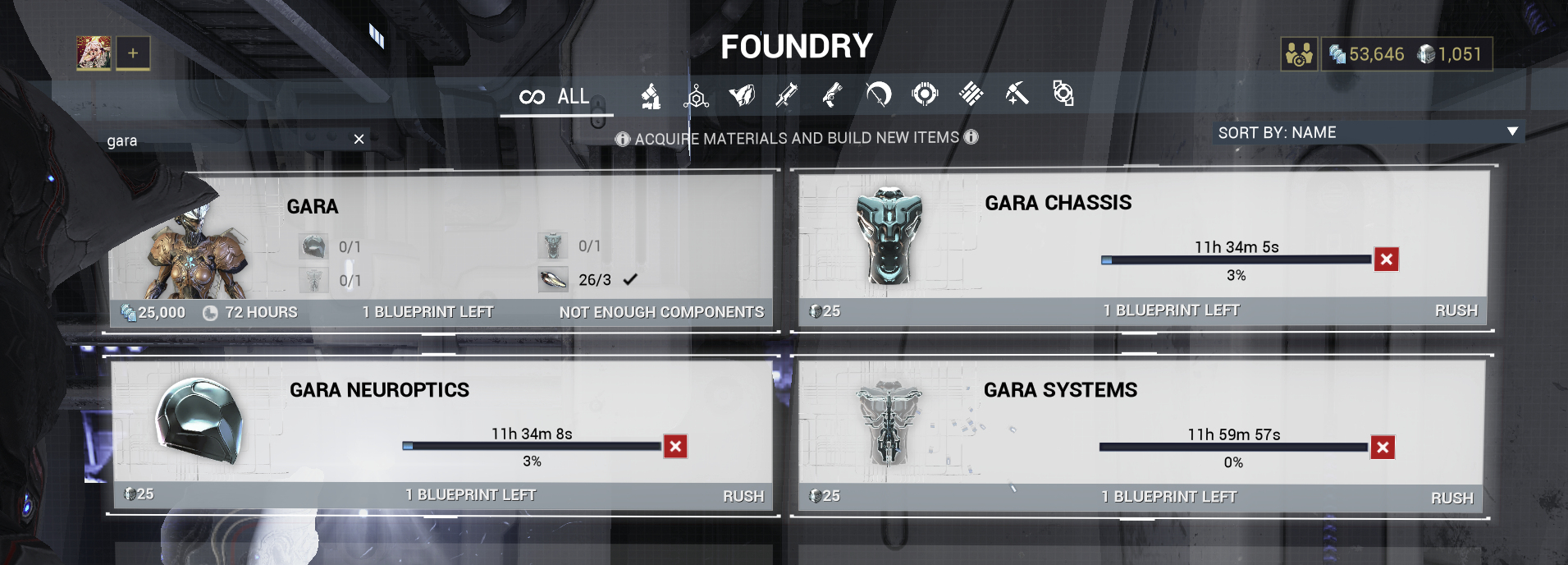
Task: Click the search field containing 'gara'
Action: (222, 140)
